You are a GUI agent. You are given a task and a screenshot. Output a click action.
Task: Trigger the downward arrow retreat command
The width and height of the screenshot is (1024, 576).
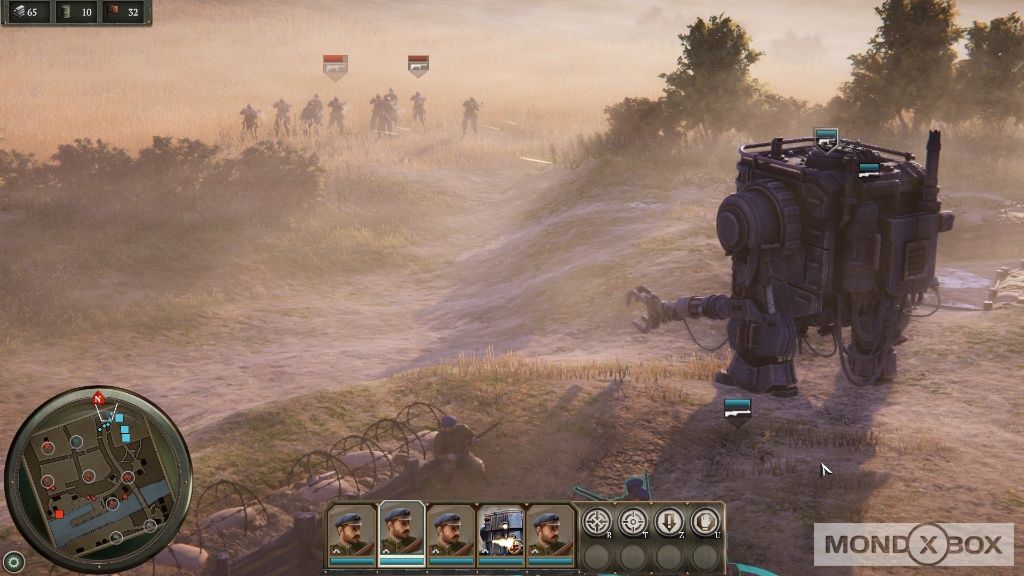(x=669, y=521)
